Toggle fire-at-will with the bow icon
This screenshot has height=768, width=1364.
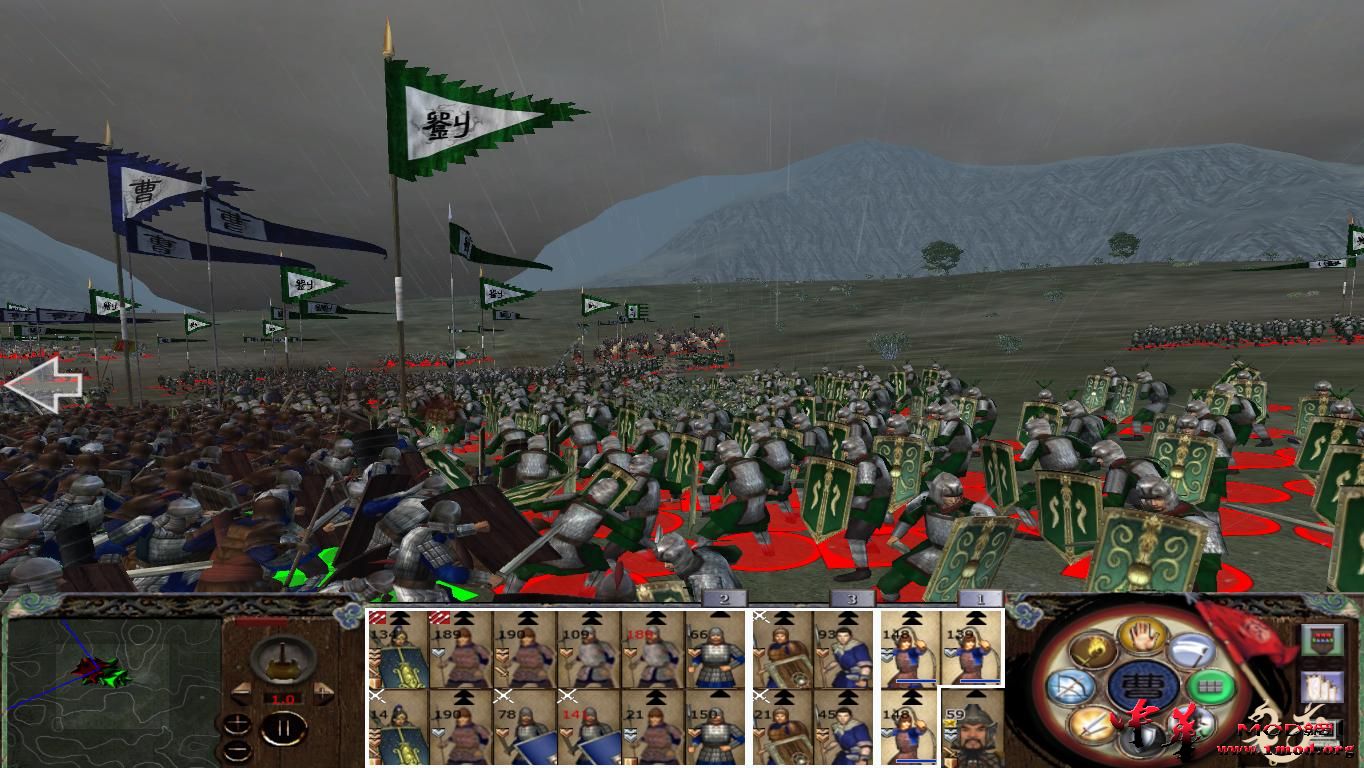click(1071, 684)
